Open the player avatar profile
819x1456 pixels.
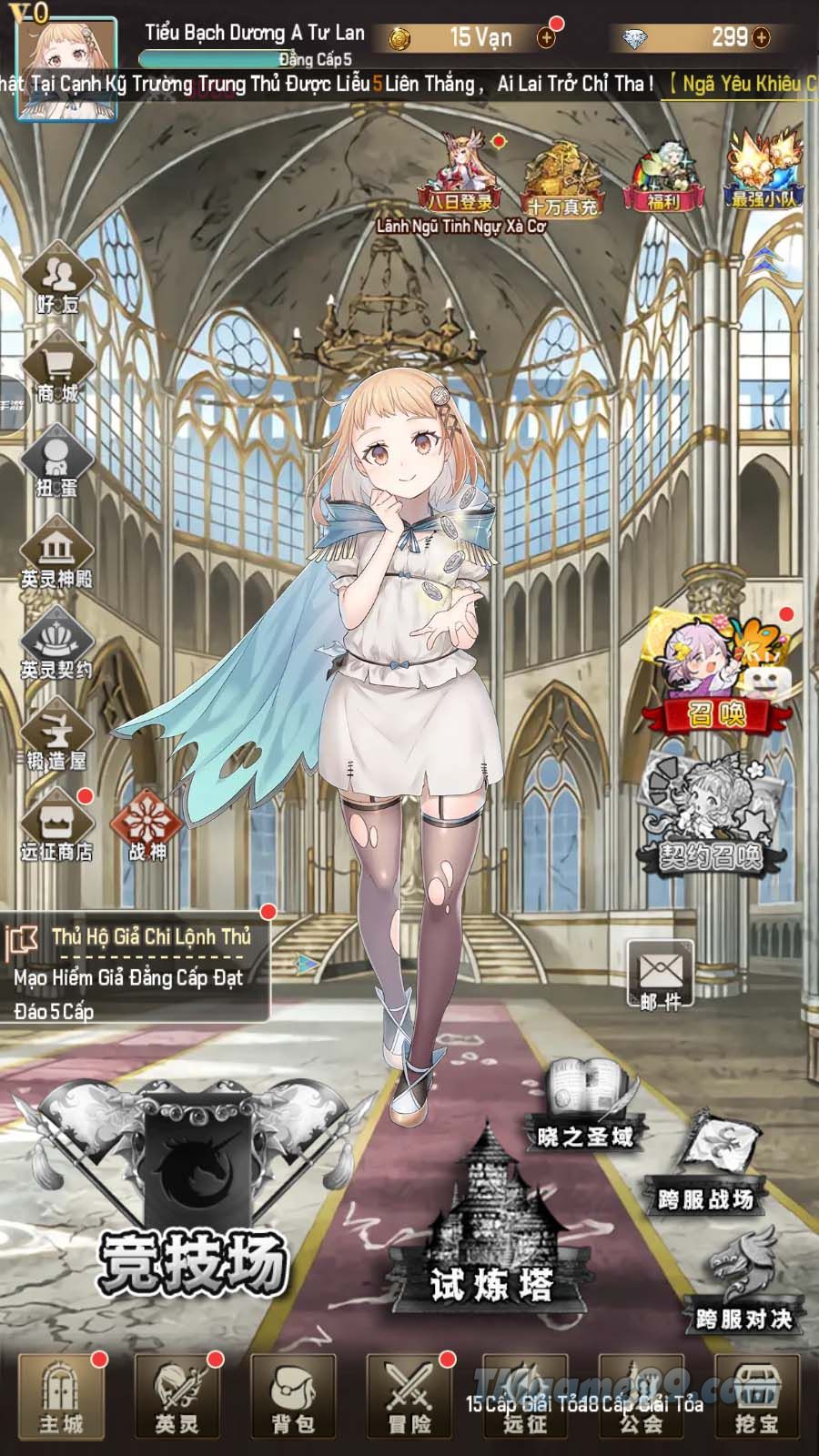point(66,67)
